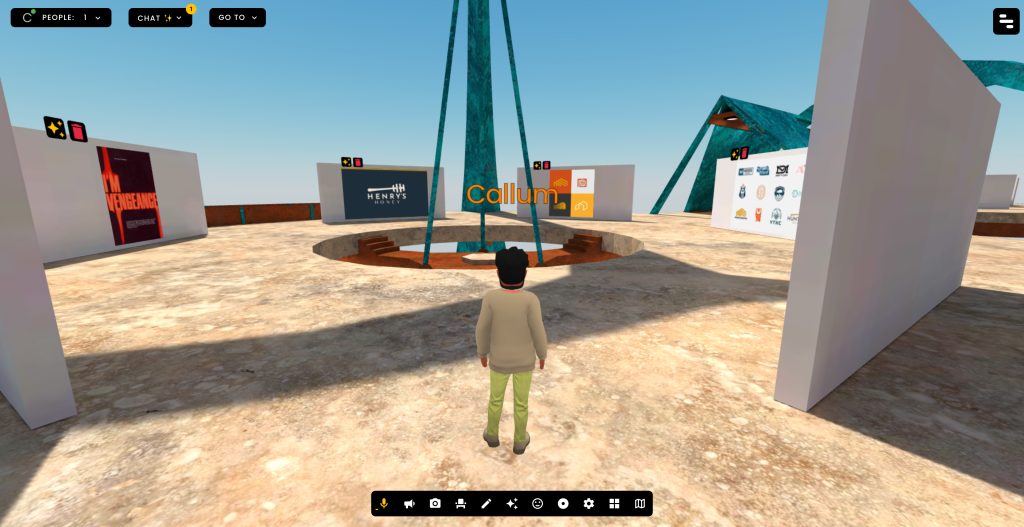Toggle the microphone in the toolbar

click(384, 504)
